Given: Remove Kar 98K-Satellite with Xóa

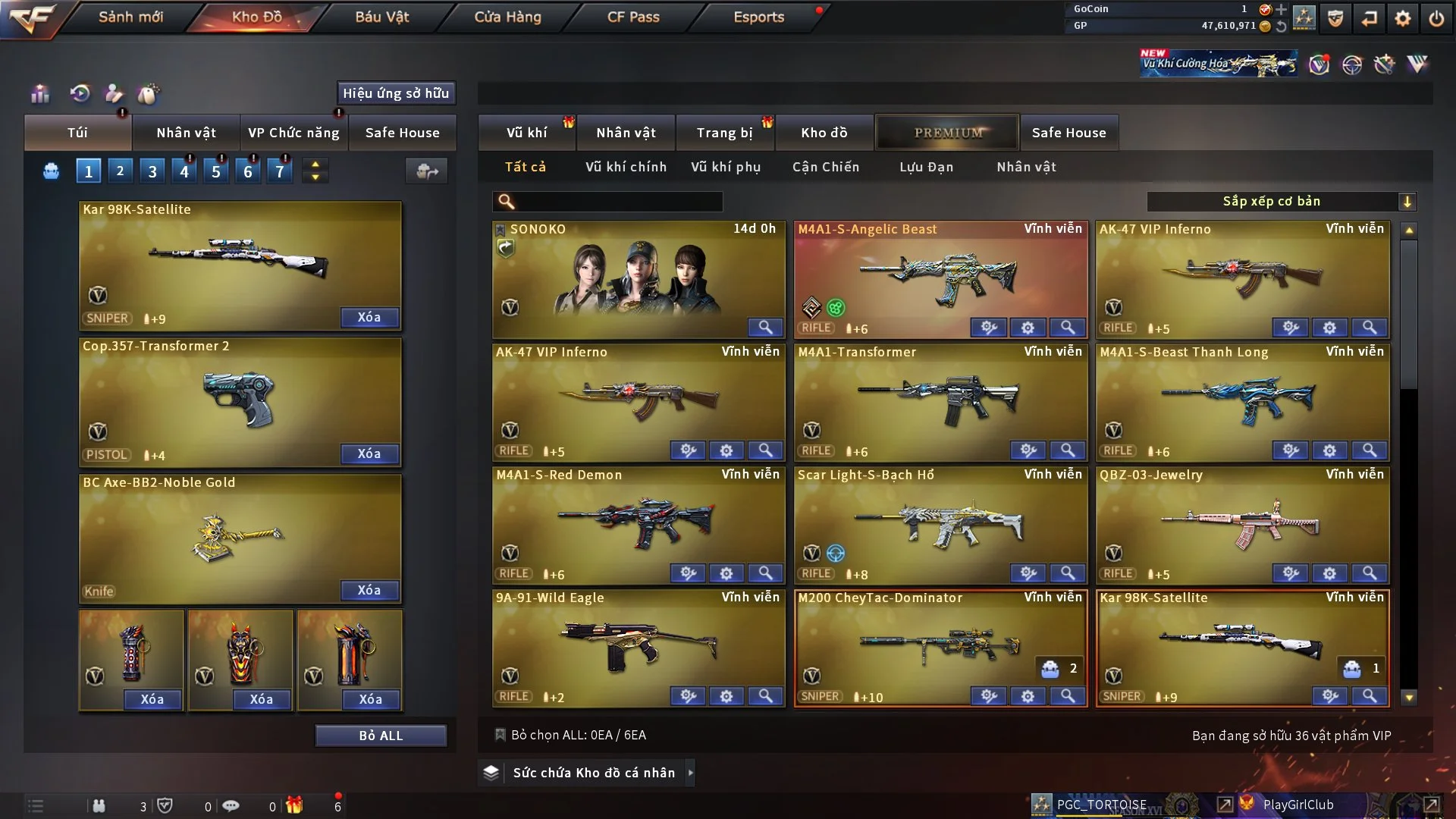Looking at the screenshot, I should [369, 317].
